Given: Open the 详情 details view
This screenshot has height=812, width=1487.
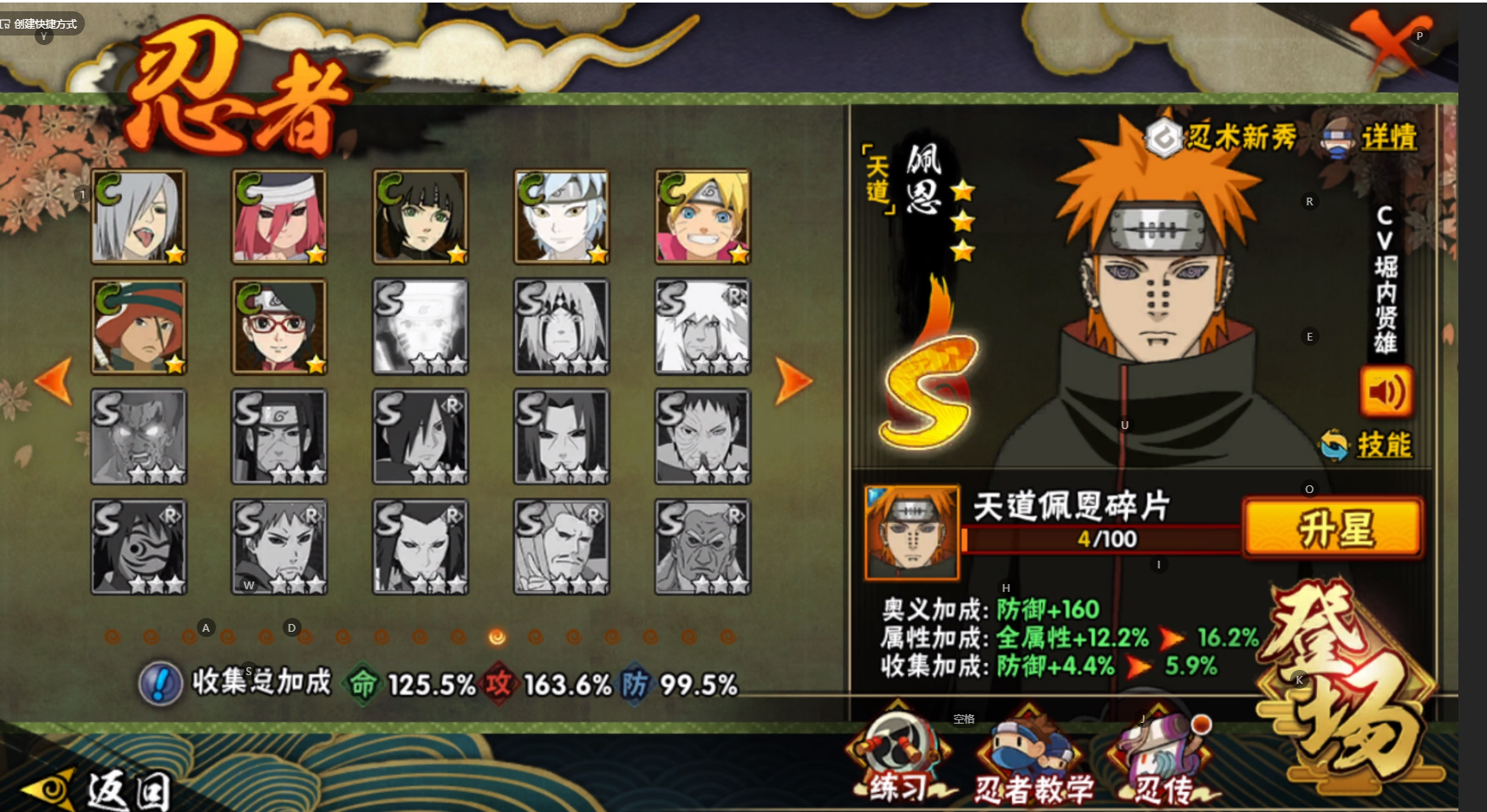Looking at the screenshot, I should point(1372,138).
